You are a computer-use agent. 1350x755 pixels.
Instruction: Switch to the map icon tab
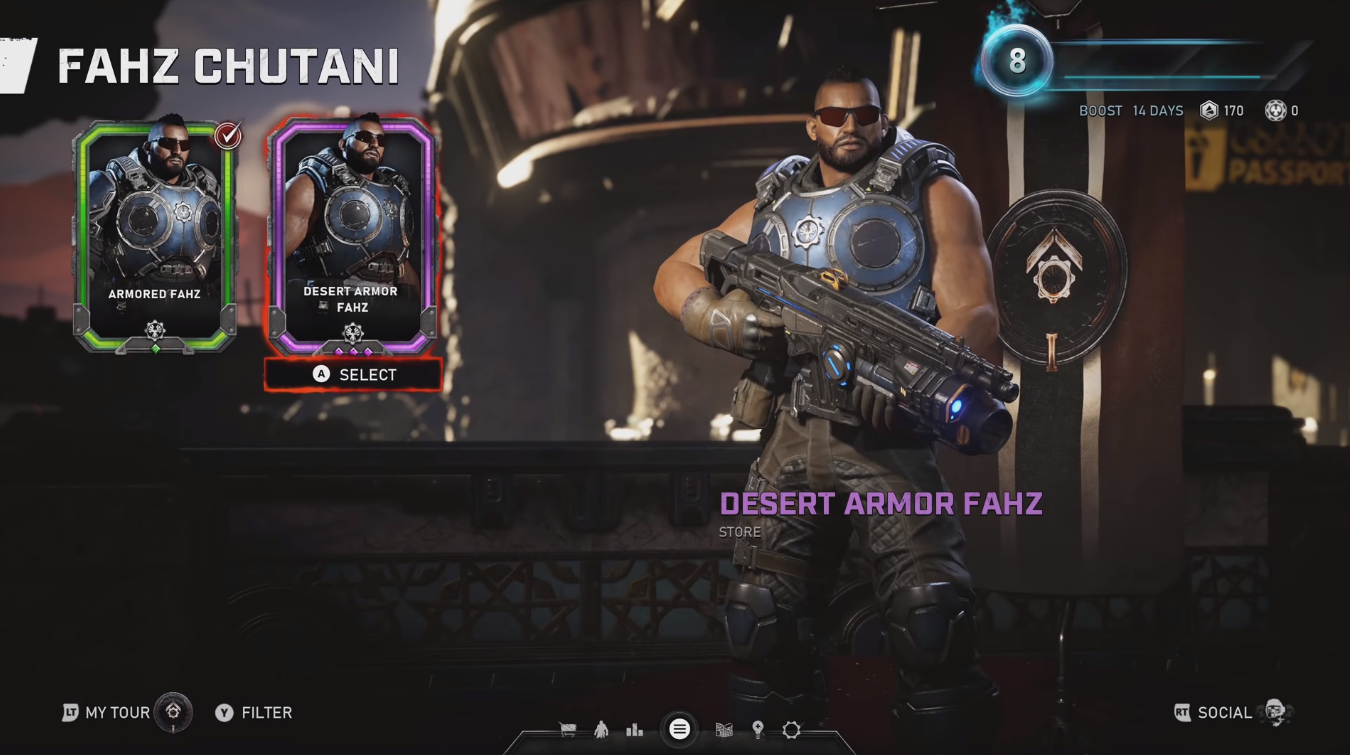(x=724, y=730)
